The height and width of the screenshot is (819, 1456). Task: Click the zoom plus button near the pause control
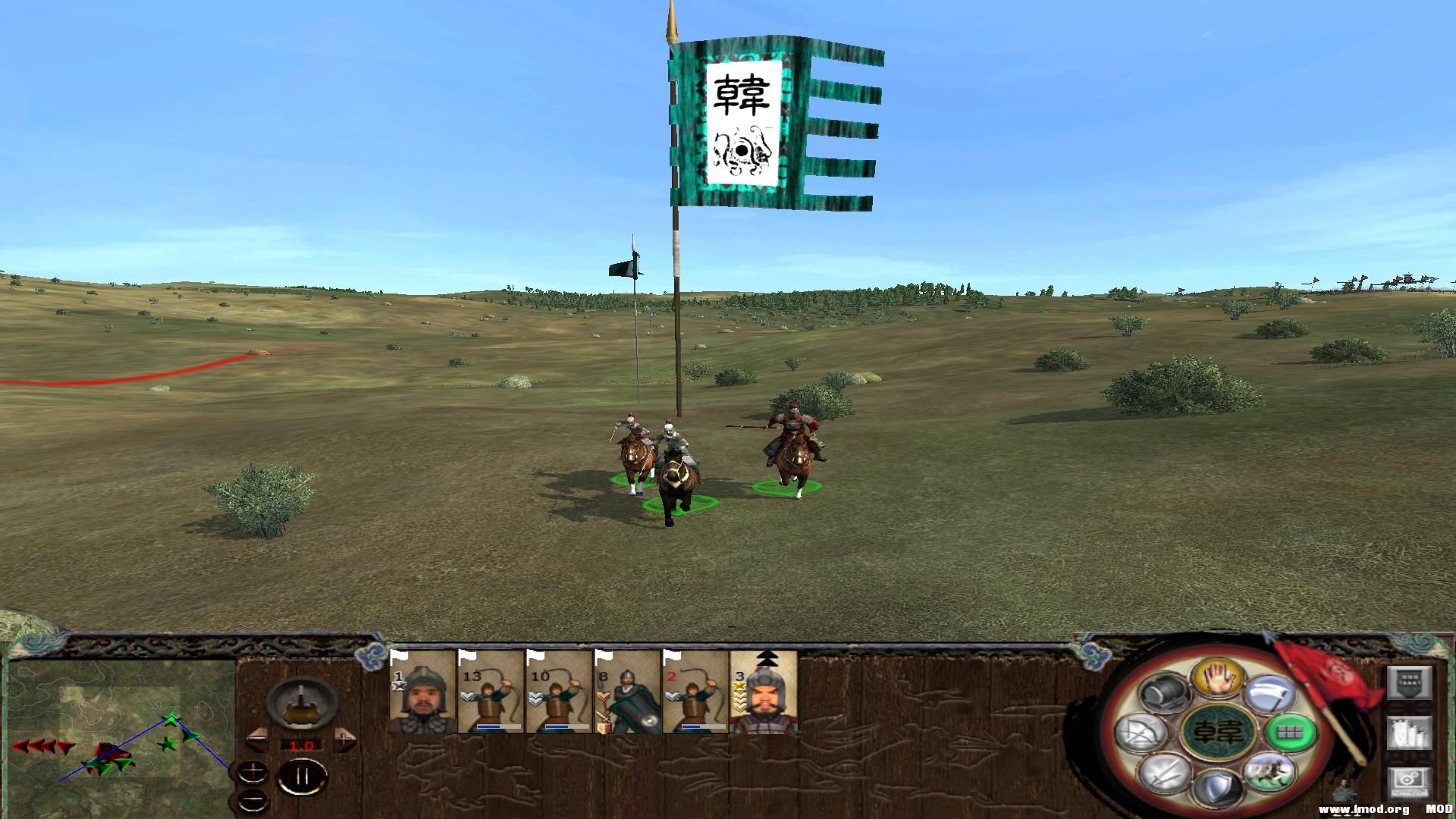pyautogui.click(x=253, y=772)
